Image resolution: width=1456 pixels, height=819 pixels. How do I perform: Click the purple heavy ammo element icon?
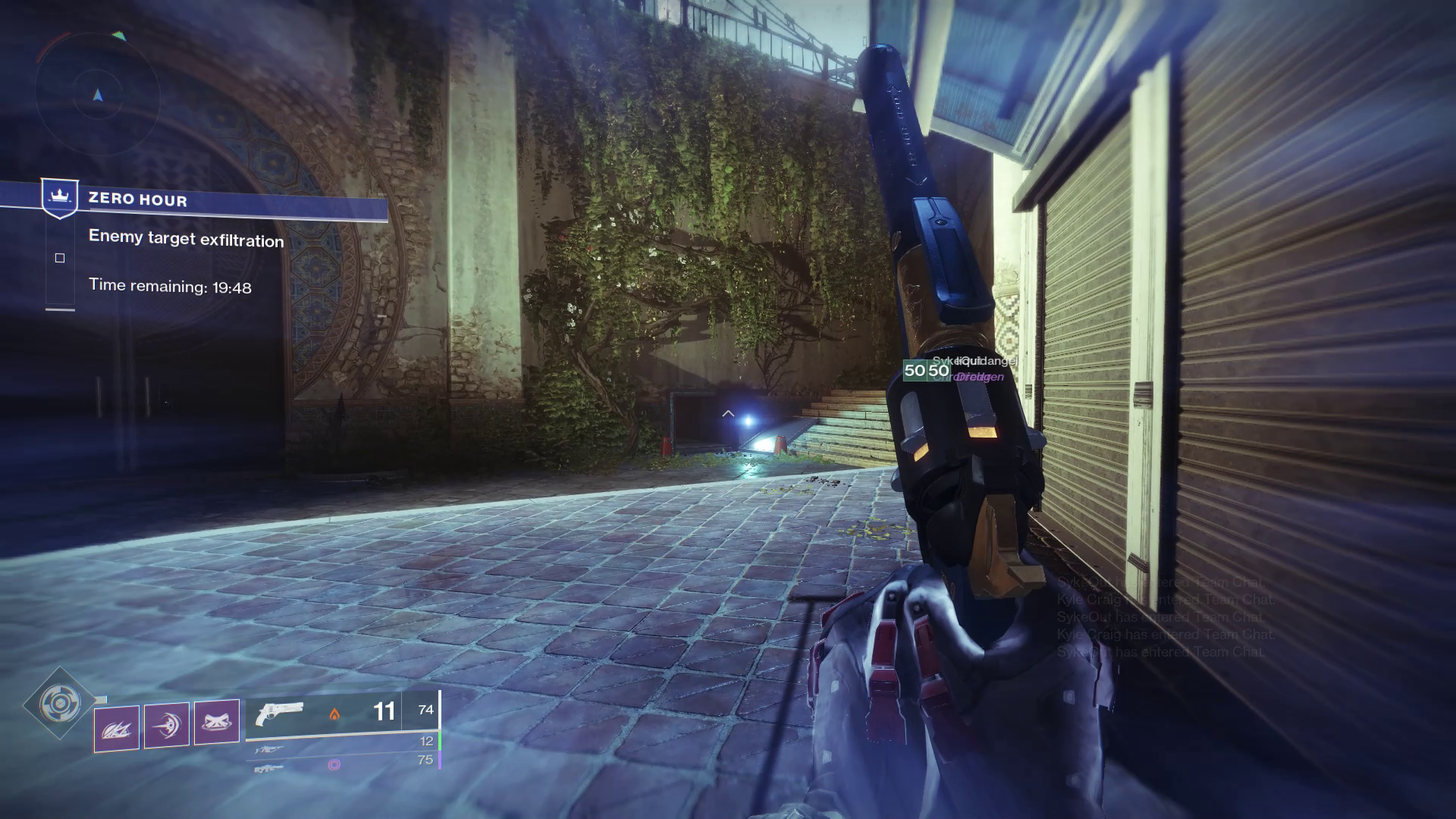pyautogui.click(x=336, y=764)
